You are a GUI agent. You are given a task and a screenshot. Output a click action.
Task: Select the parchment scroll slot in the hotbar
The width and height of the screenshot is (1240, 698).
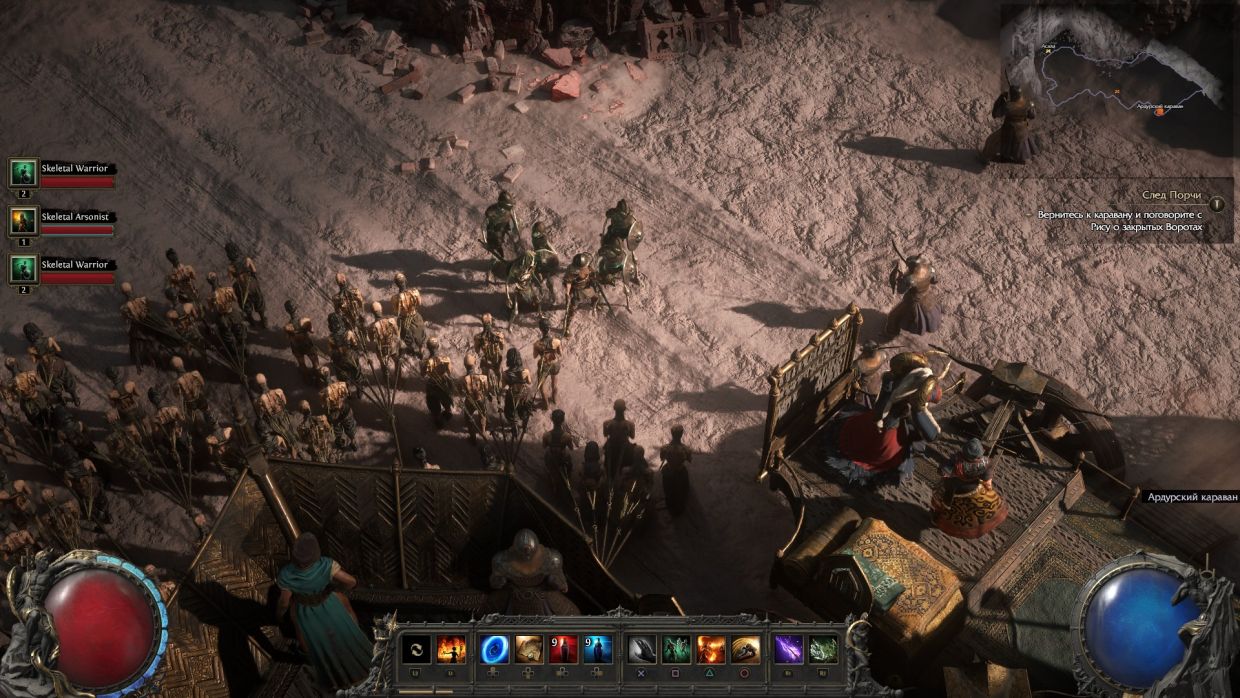pyautogui.click(x=529, y=650)
